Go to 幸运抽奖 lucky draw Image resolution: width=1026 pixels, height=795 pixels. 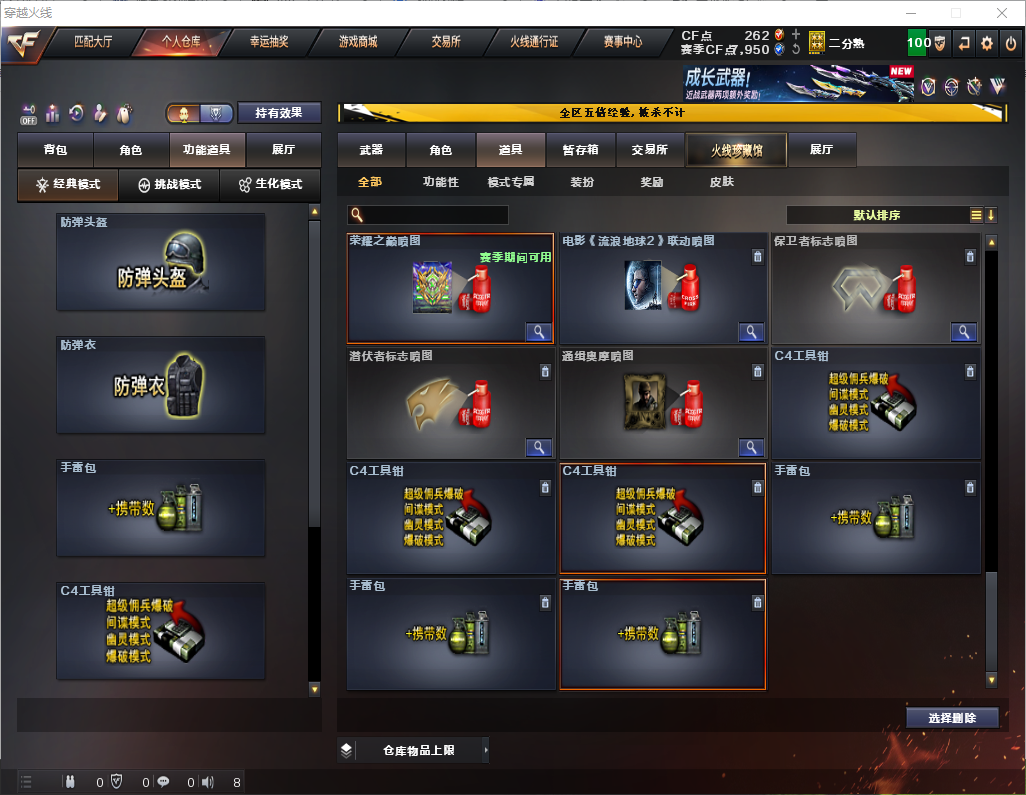click(x=269, y=42)
